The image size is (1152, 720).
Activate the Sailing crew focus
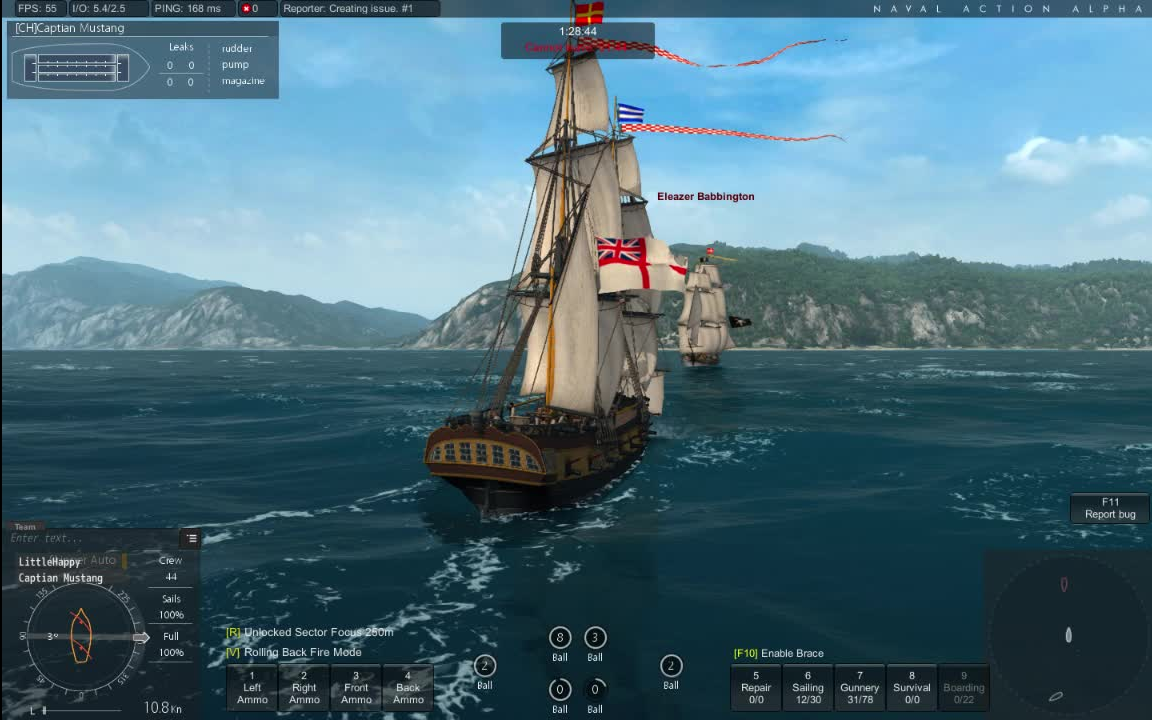point(808,688)
